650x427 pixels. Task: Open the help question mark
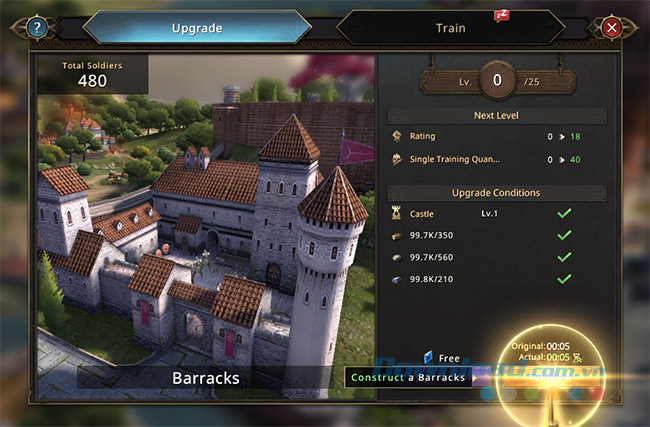click(37, 28)
